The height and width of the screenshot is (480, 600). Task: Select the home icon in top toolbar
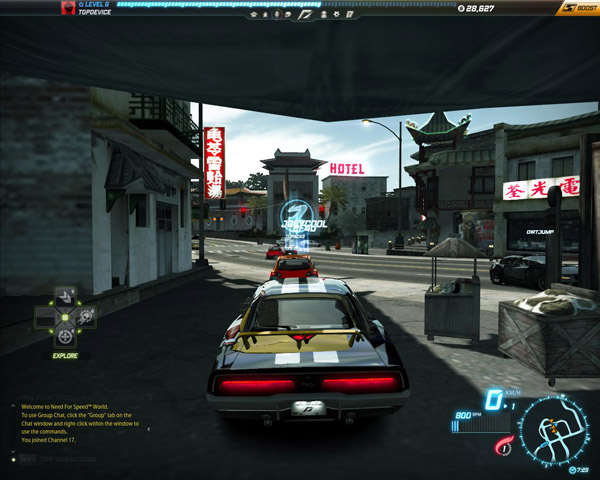(x=253, y=15)
